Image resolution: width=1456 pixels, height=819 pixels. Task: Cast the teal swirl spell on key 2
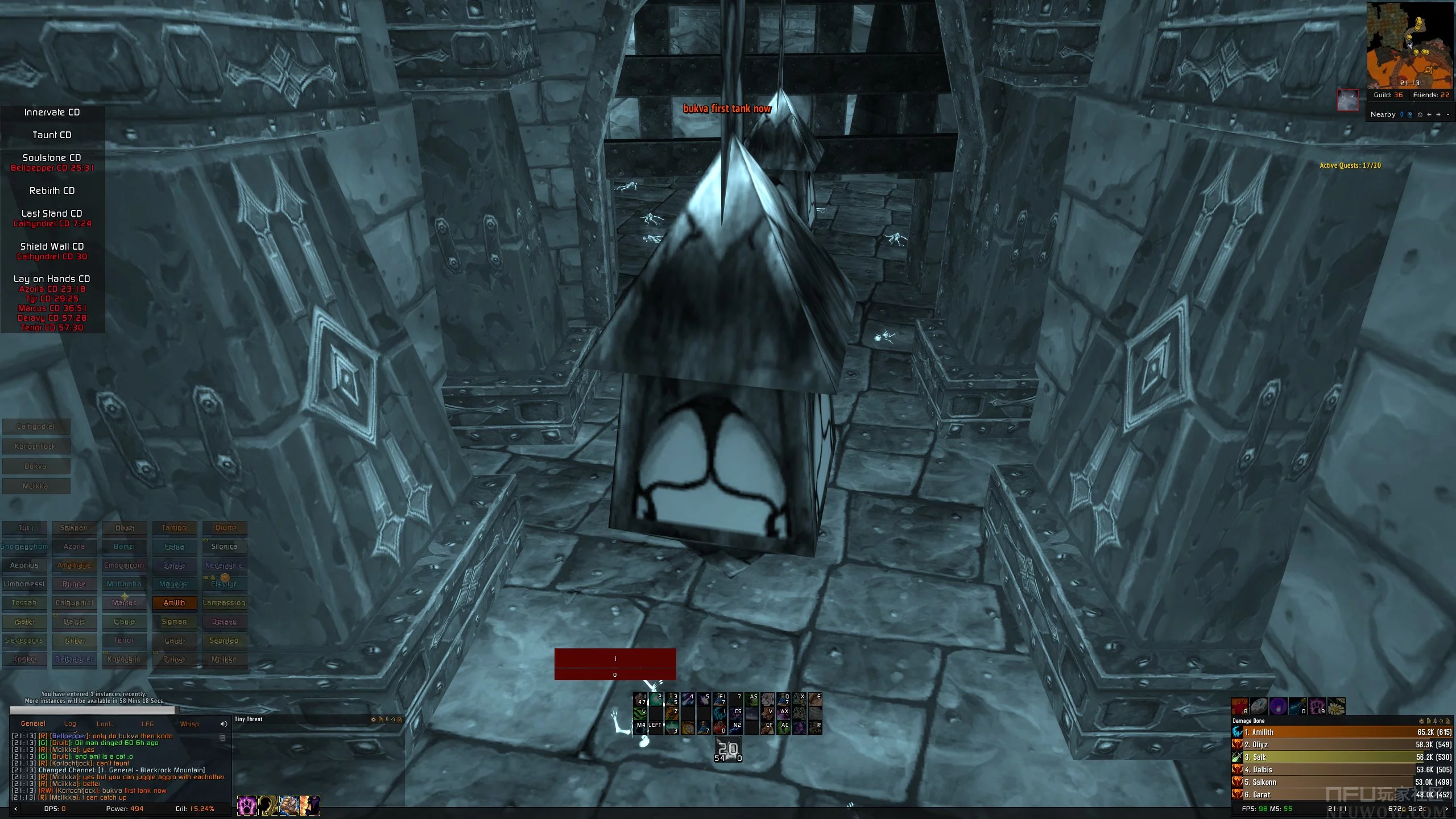(656, 699)
